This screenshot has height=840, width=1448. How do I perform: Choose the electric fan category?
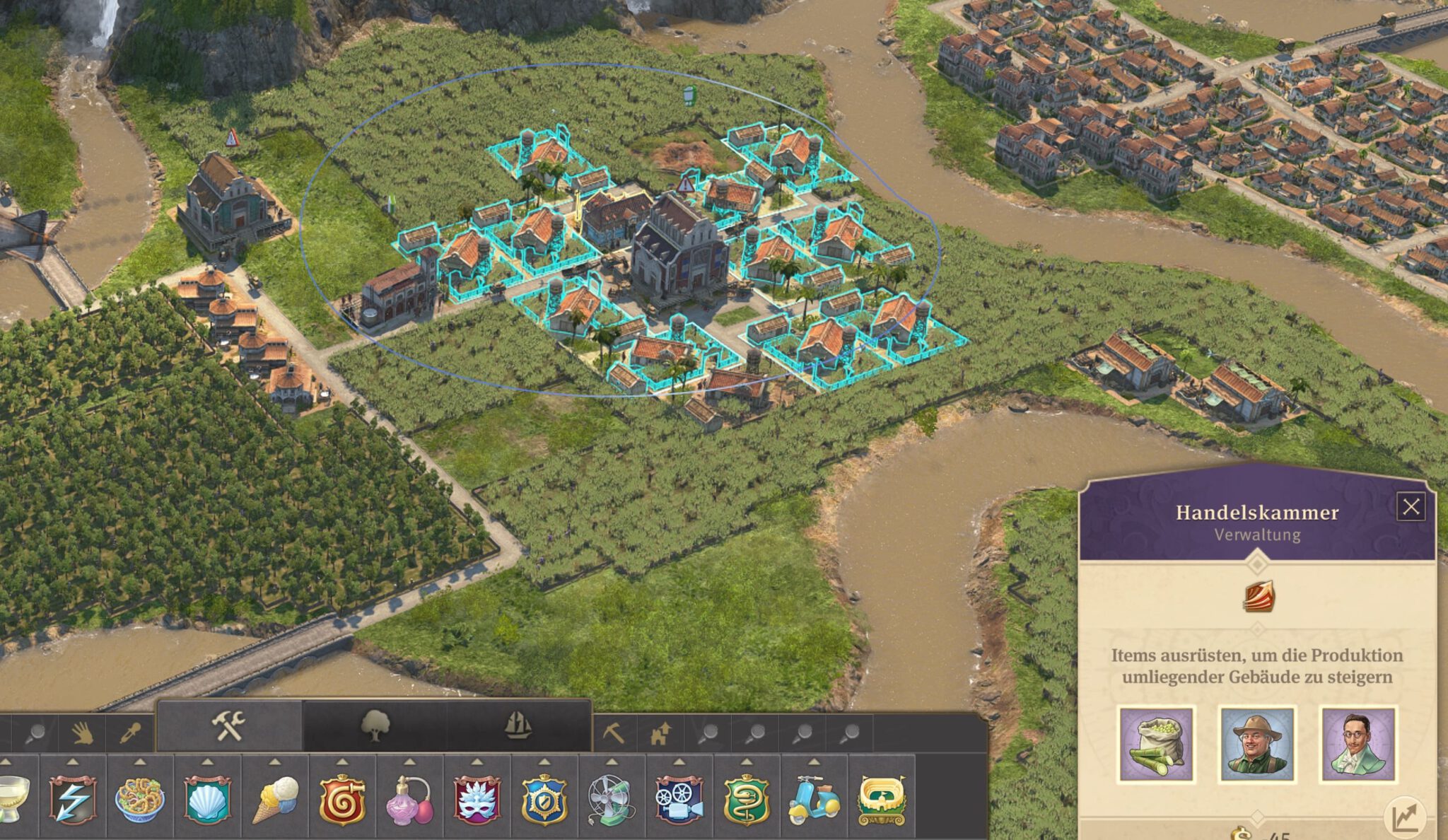[x=611, y=800]
